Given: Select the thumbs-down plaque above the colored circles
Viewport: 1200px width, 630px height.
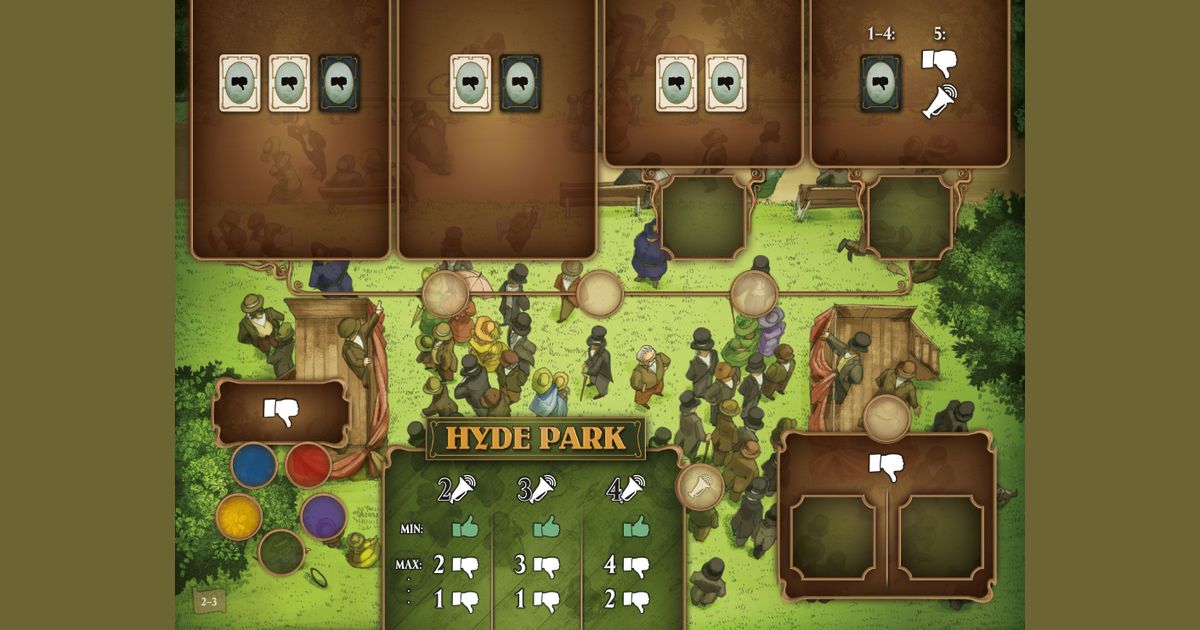Looking at the screenshot, I should 281,412.
